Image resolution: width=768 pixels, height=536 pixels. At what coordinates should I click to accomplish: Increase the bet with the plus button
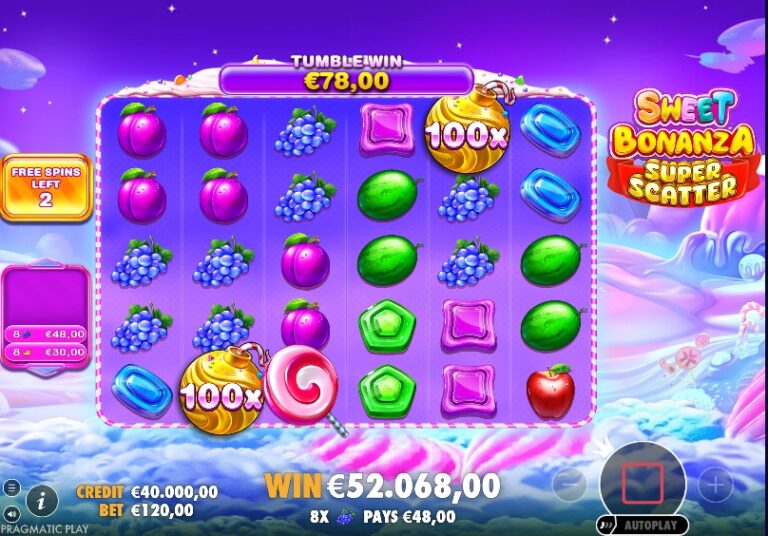(x=715, y=485)
